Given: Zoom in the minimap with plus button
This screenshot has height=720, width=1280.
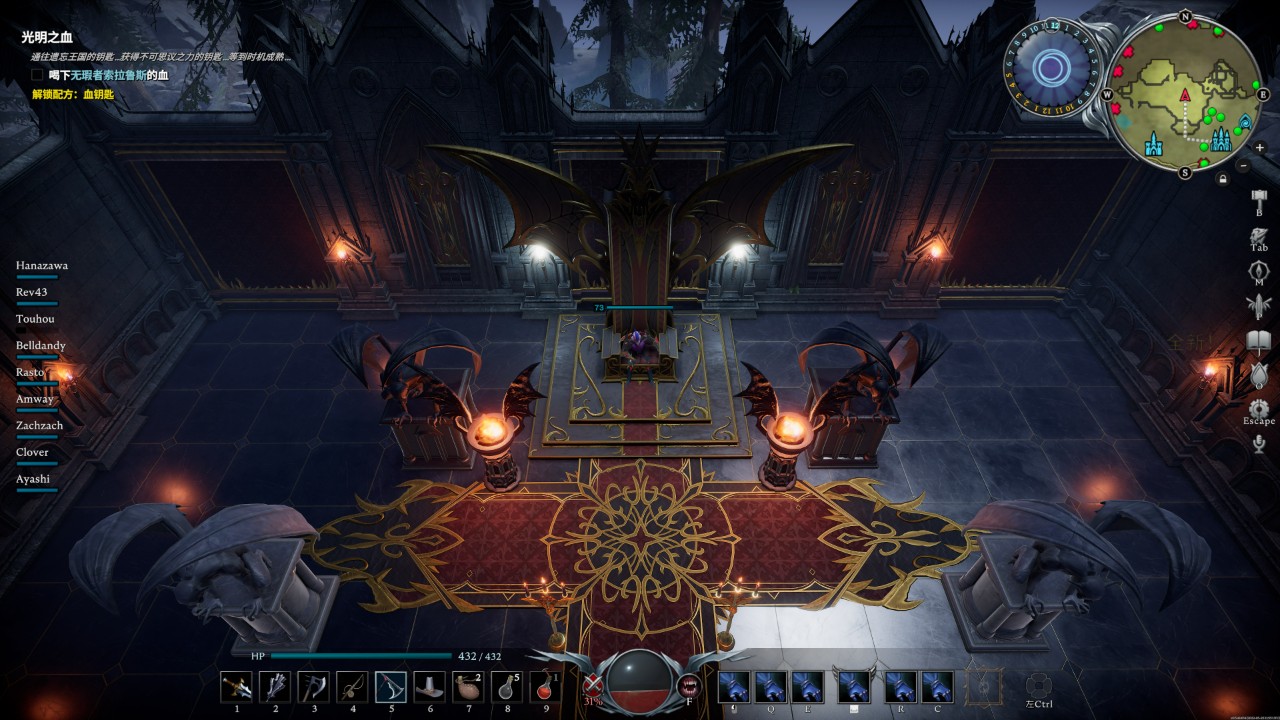Looking at the screenshot, I should click(x=1259, y=148).
